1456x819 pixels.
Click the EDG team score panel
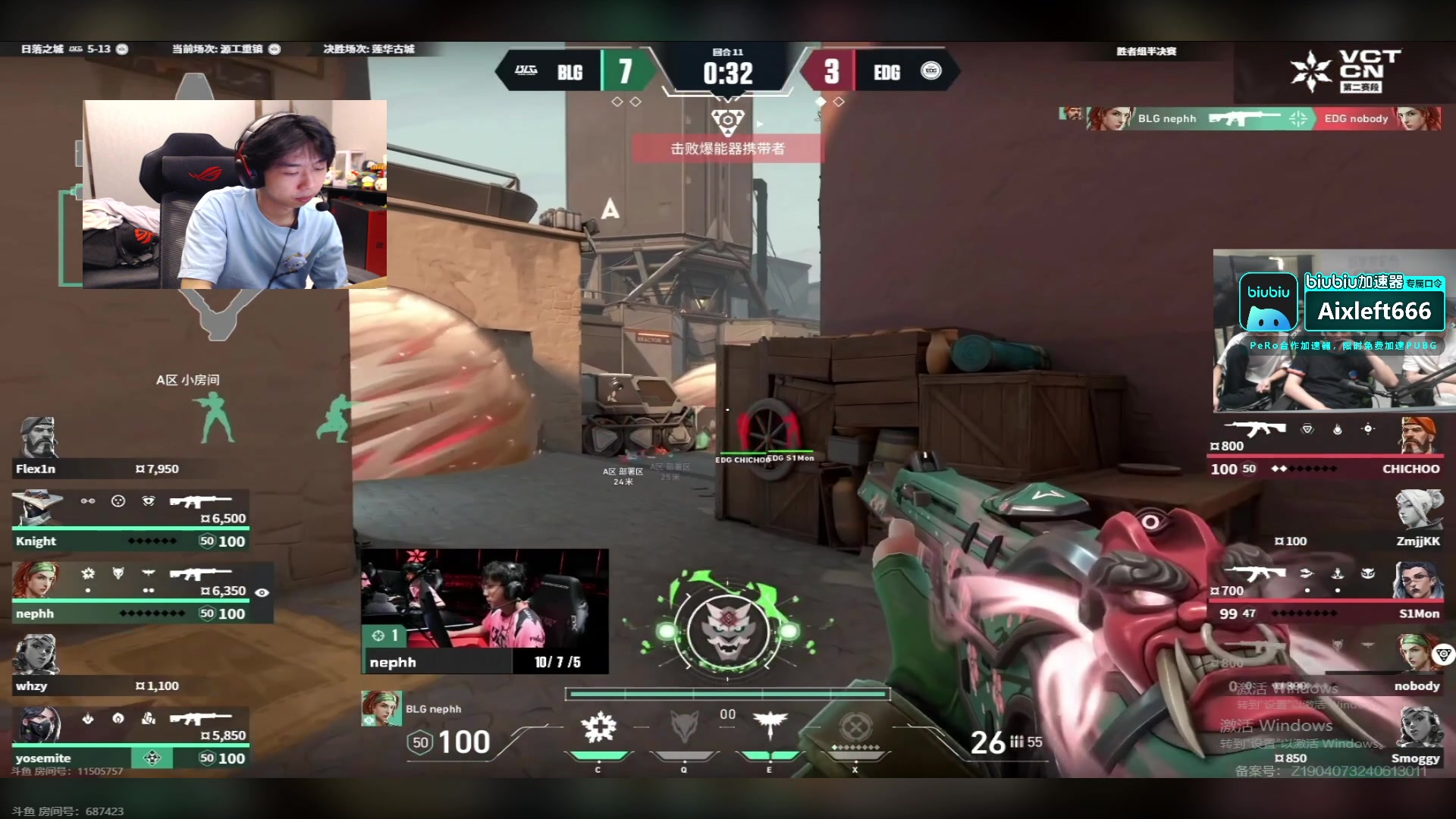pyautogui.click(x=880, y=72)
